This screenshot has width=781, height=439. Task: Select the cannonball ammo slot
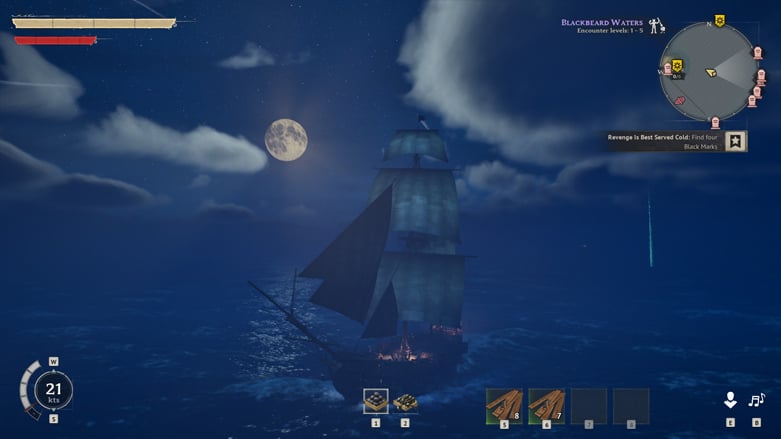(376, 402)
